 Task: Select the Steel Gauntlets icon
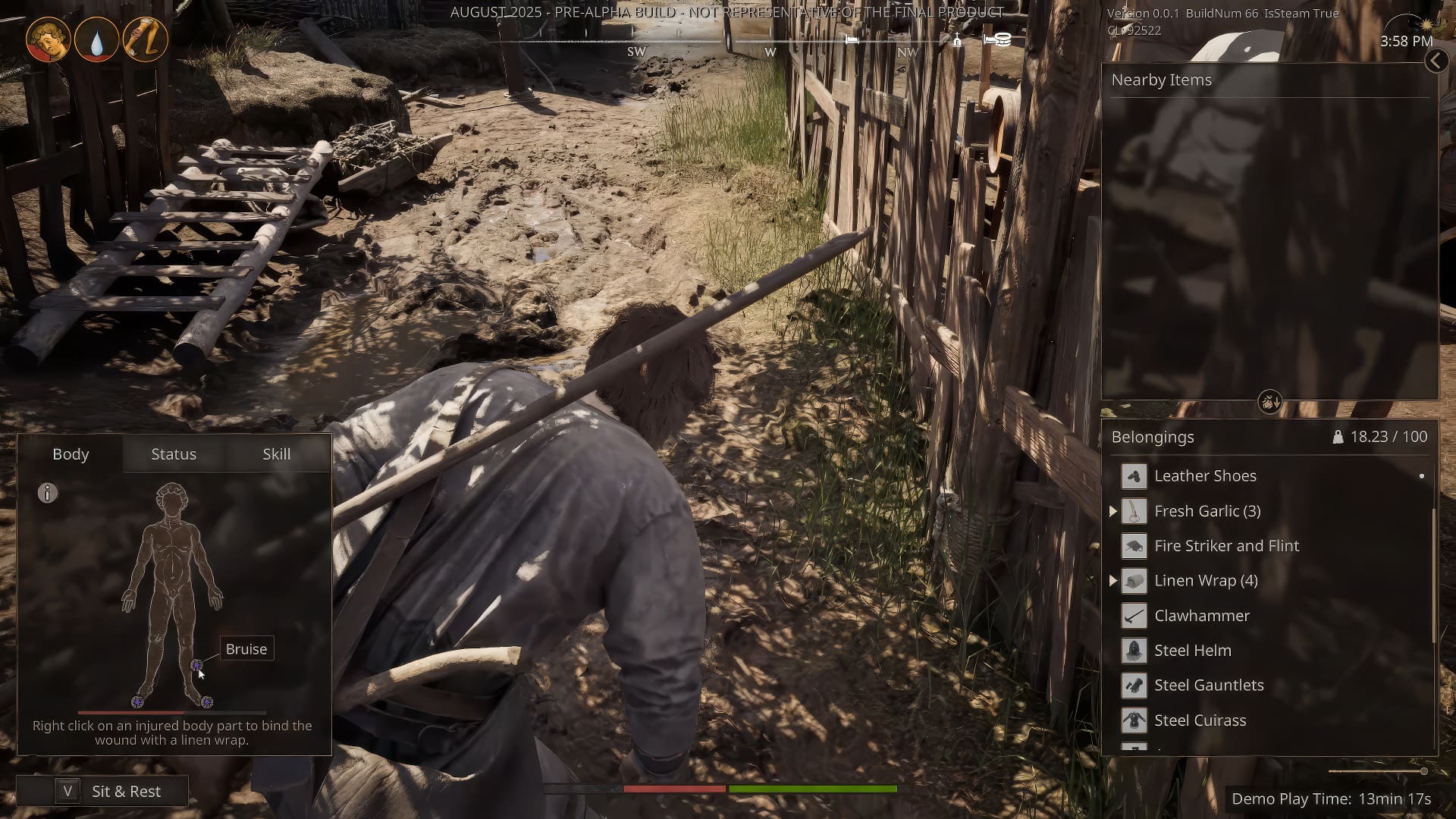point(1134,685)
